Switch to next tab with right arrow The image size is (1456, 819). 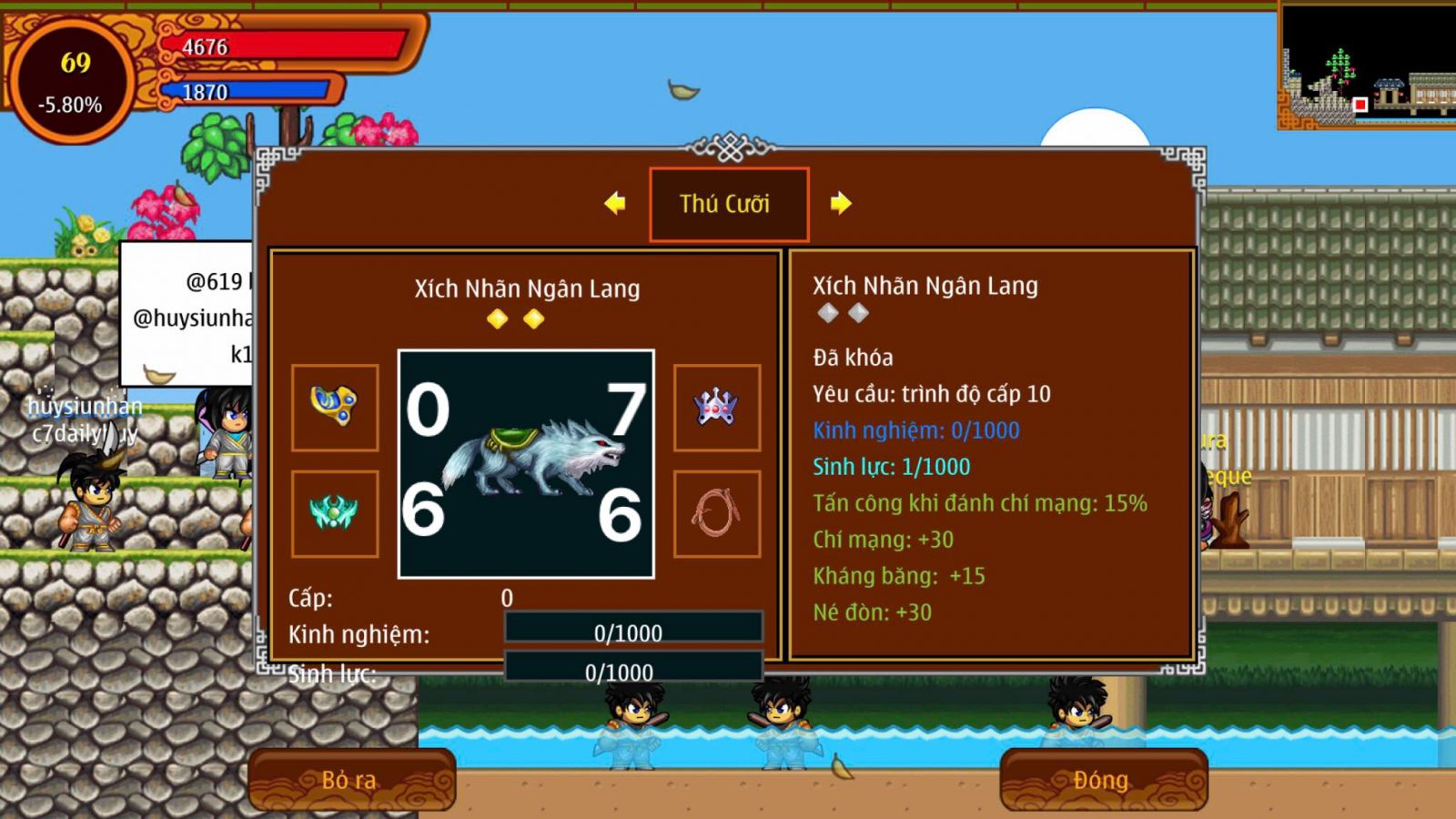840,203
